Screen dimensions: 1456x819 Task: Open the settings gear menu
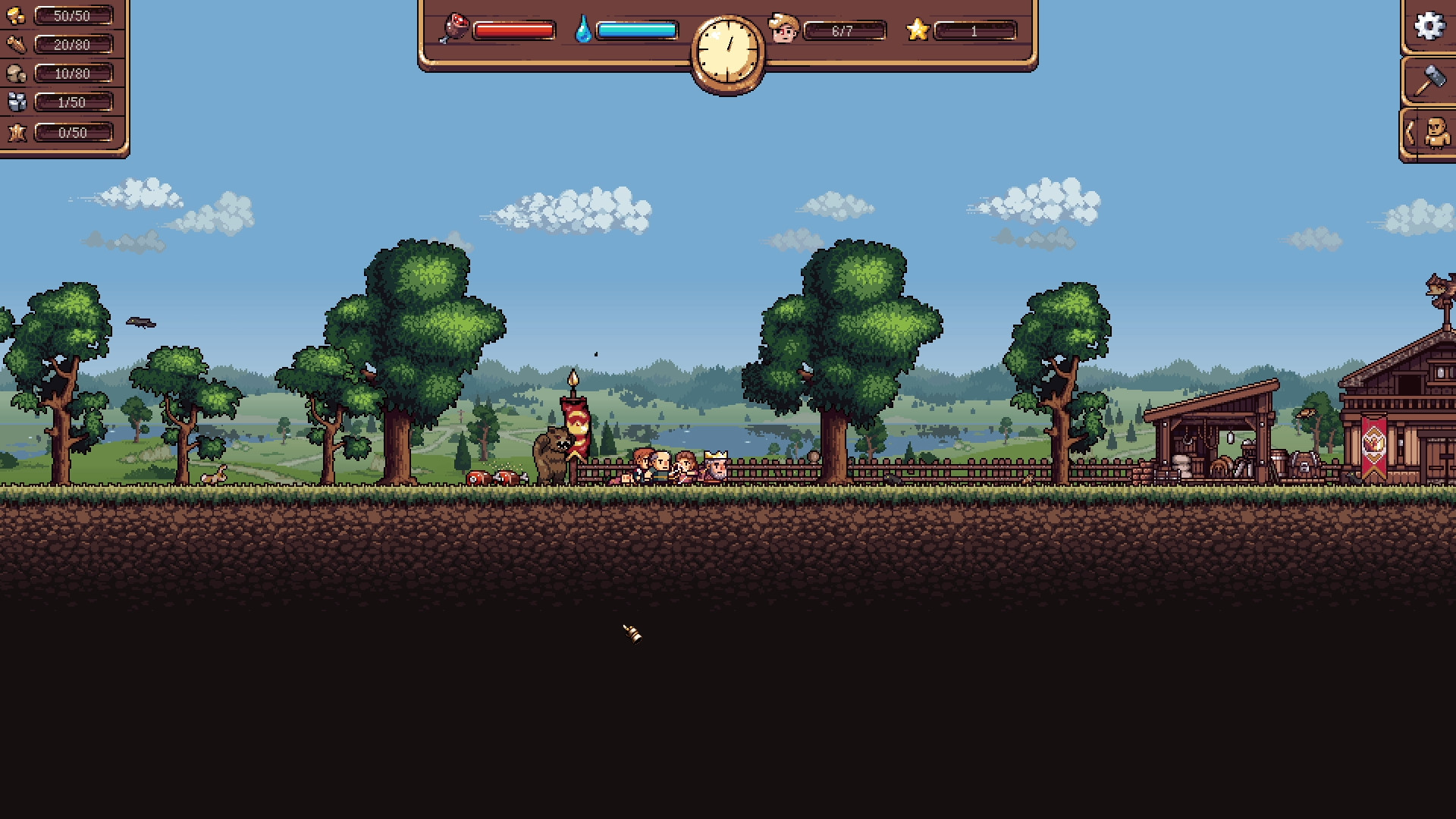tap(1430, 27)
